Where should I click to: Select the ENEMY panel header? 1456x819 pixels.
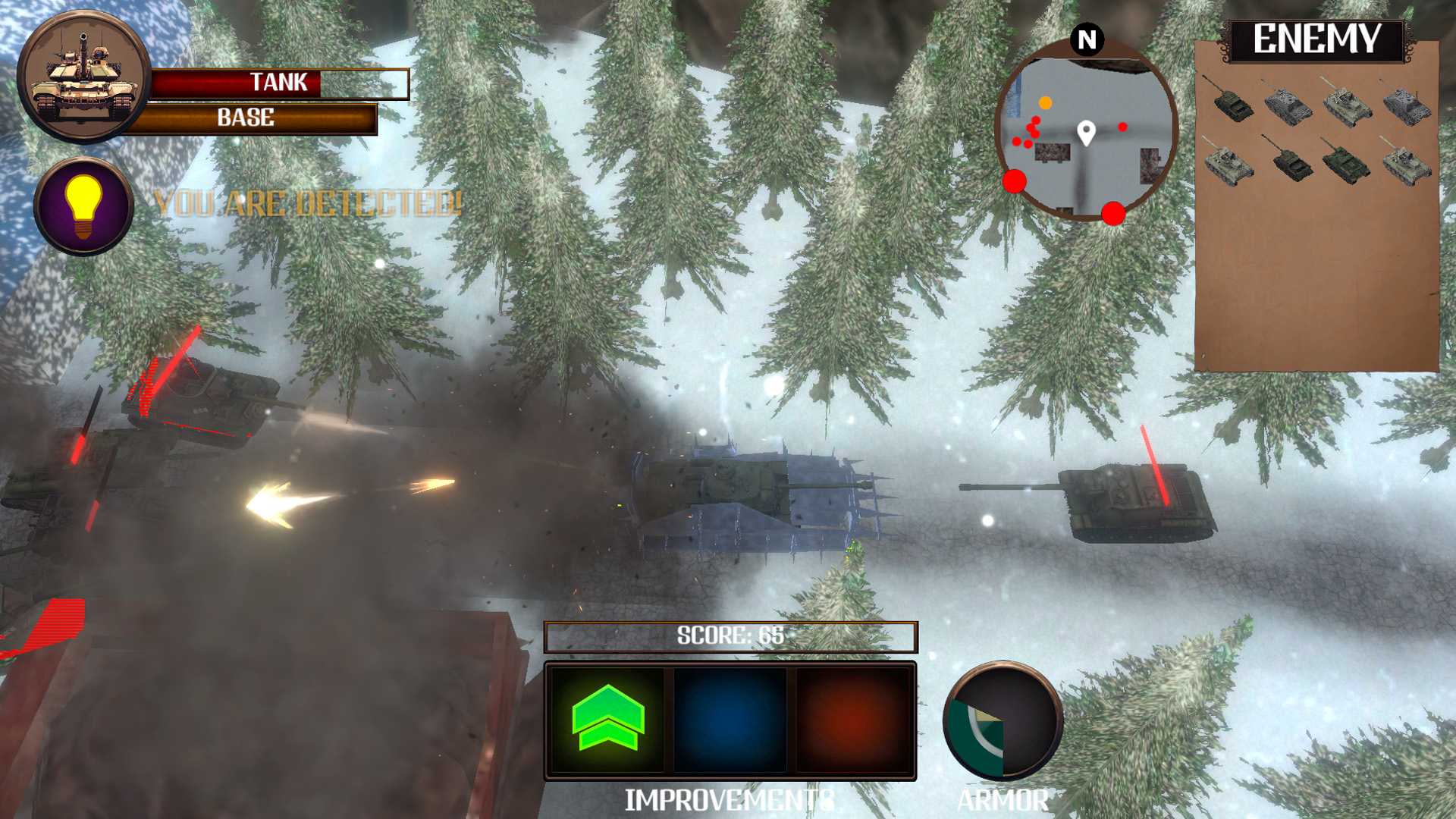click(x=1316, y=39)
